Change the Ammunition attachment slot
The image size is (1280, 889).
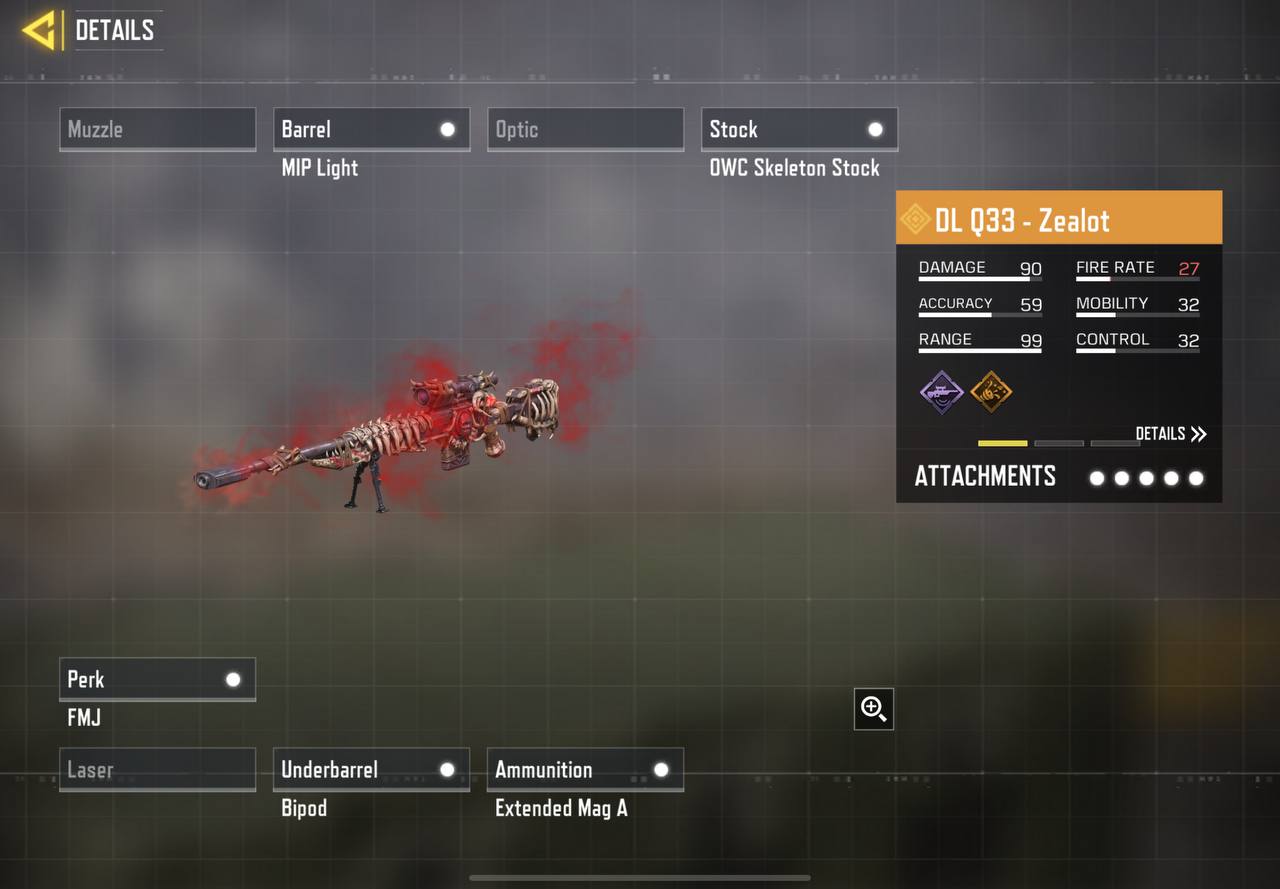(585, 770)
